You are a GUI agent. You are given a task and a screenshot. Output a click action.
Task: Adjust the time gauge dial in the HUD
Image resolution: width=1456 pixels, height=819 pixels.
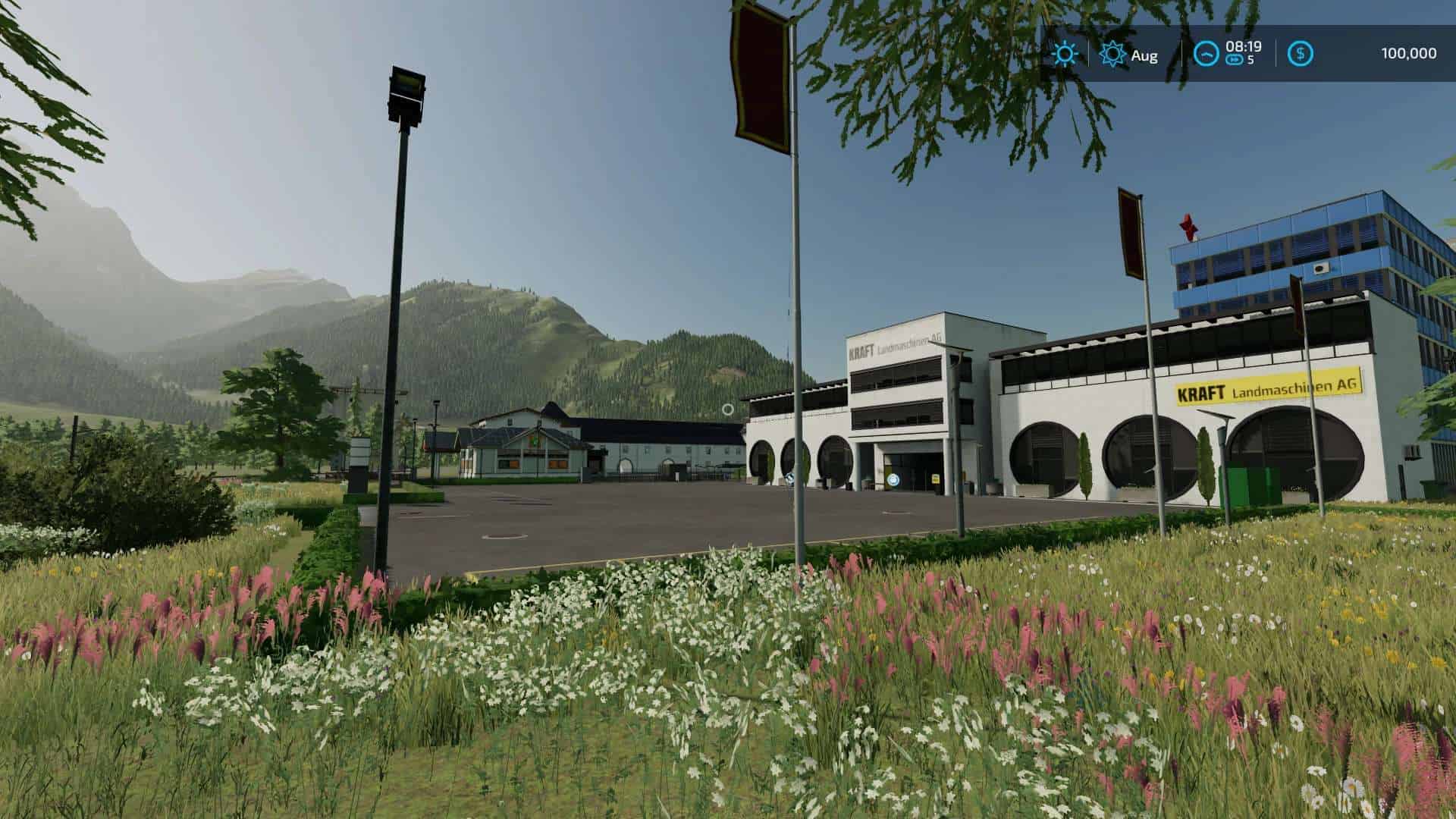click(1206, 54)
